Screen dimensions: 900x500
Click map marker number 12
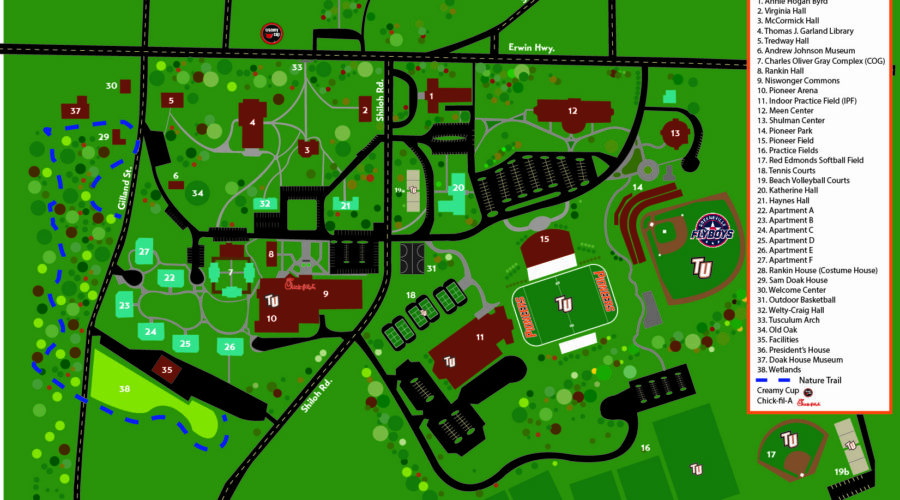coord(573,110)
